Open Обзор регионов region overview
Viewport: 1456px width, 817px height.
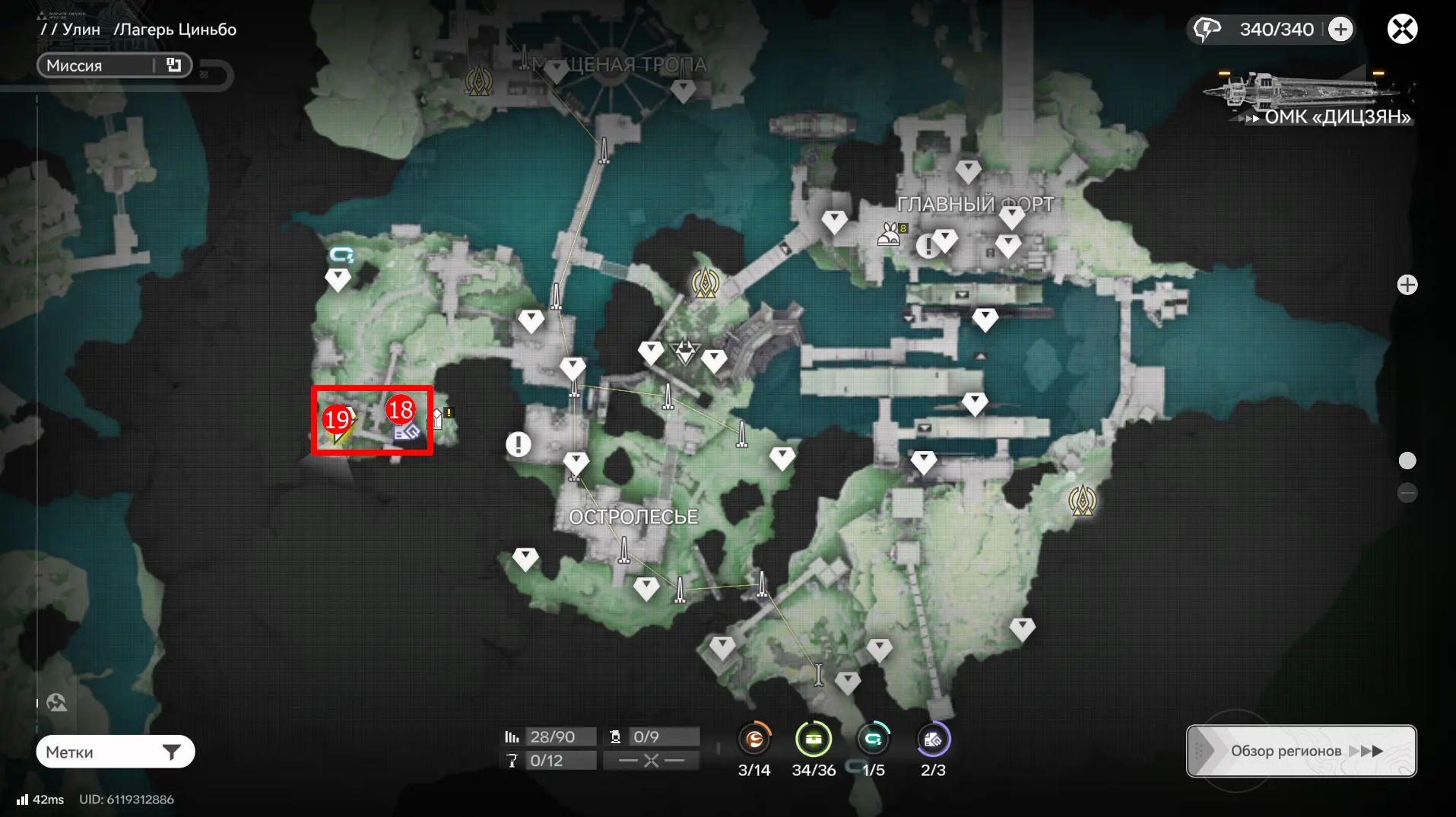click(1301, 751)
